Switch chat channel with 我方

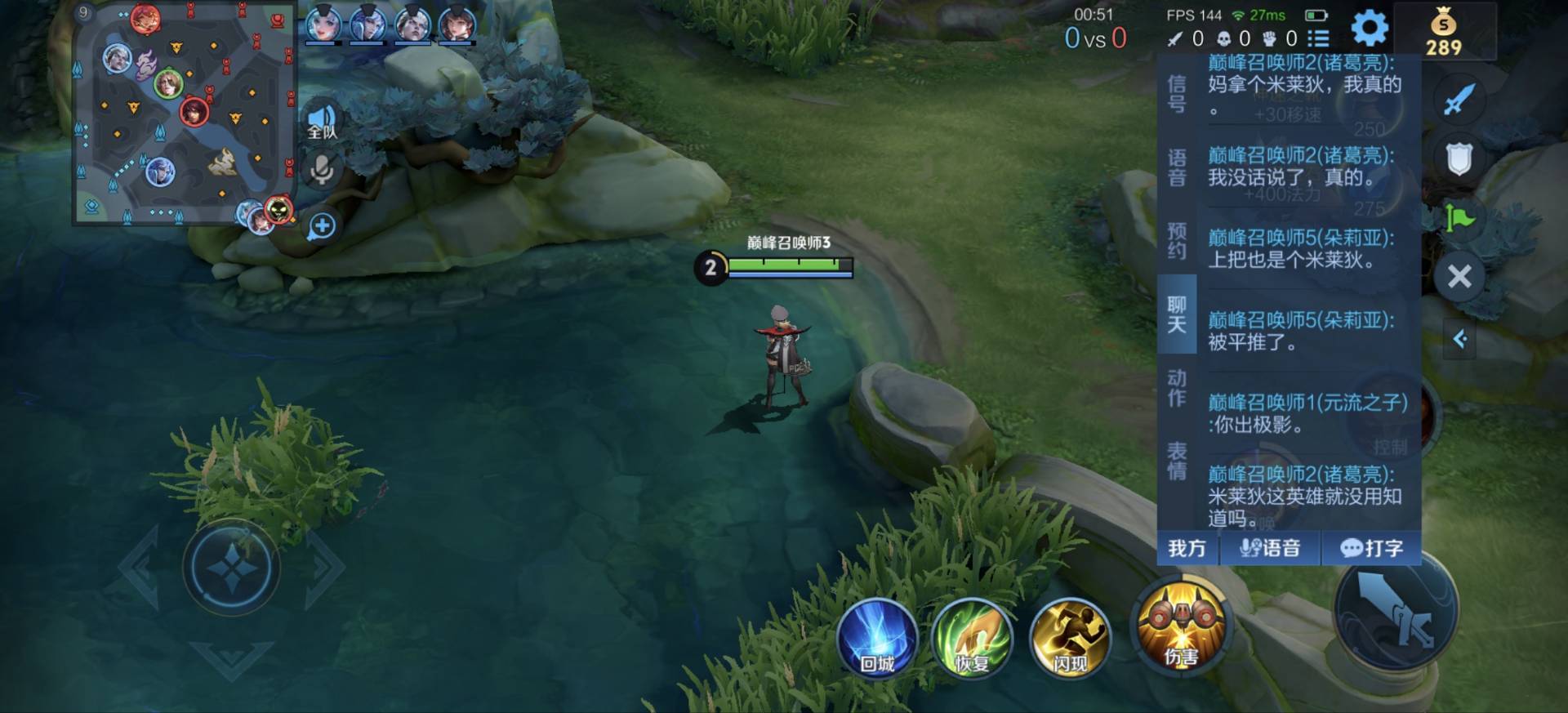coord(1187,548)
